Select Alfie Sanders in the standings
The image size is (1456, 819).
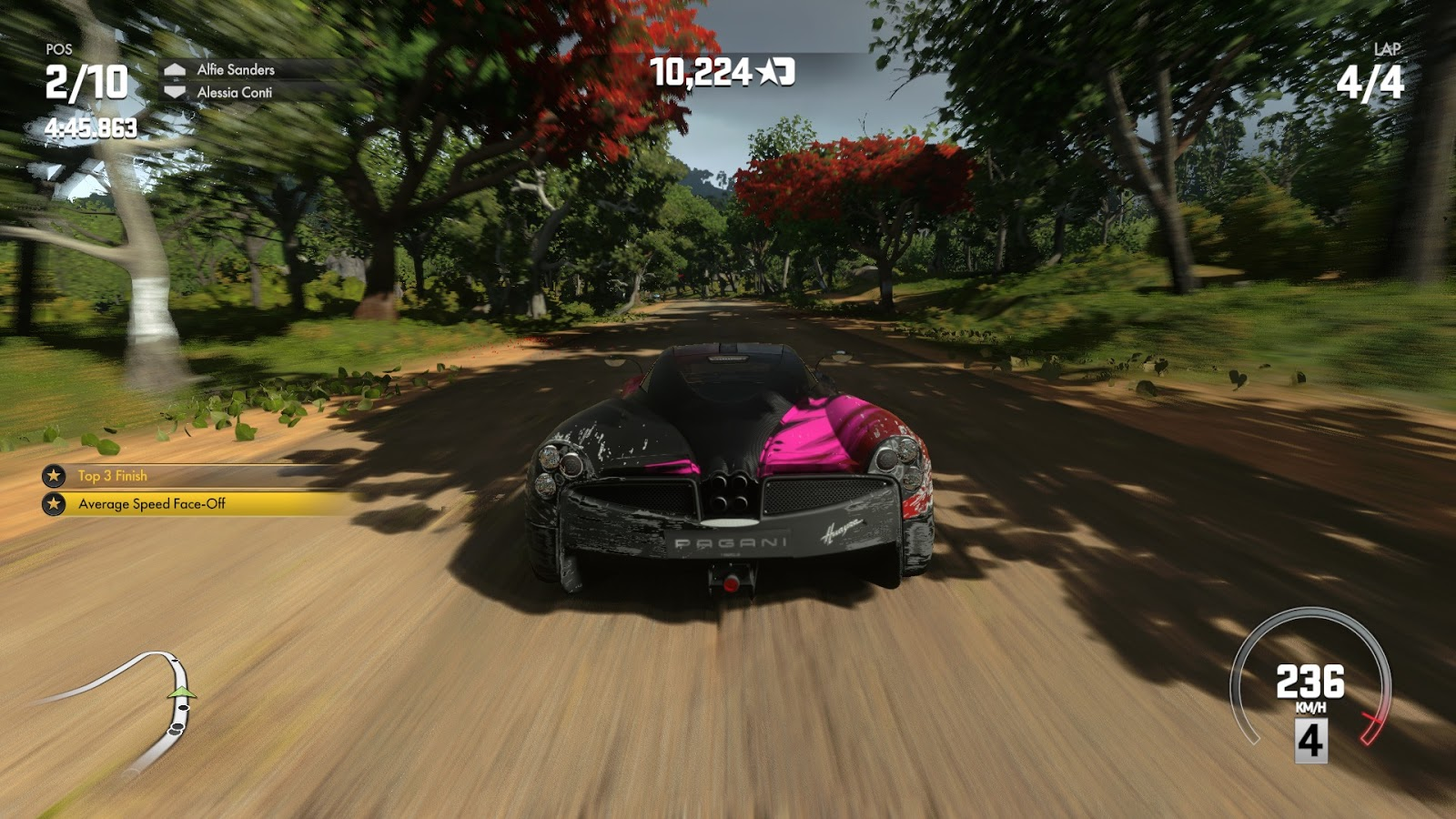[235, 69]
